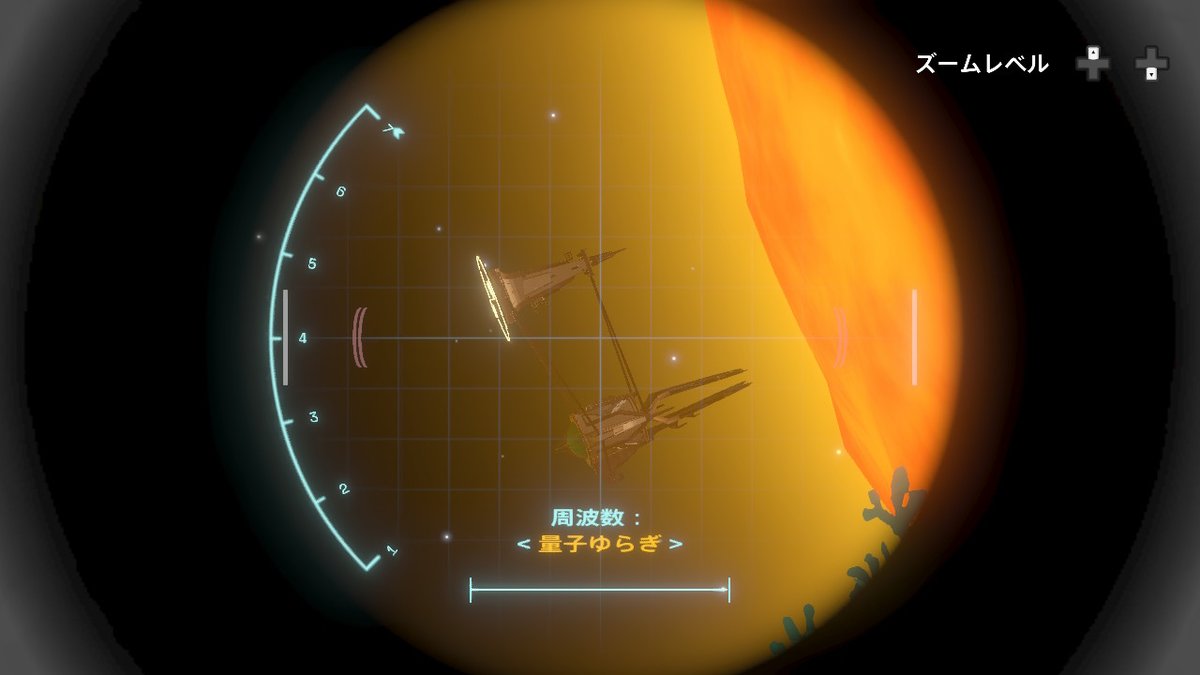Set zoom scale to level 6

pyautogui.click(x=340, y=191)
